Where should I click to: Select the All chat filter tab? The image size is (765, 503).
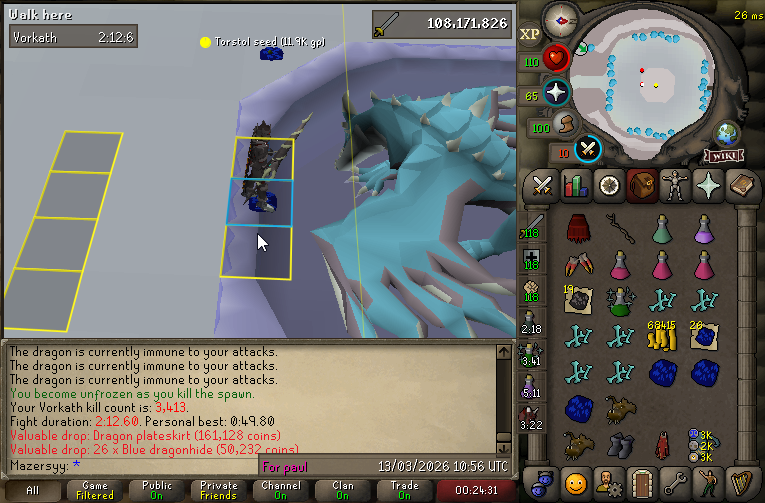(32, 491)
